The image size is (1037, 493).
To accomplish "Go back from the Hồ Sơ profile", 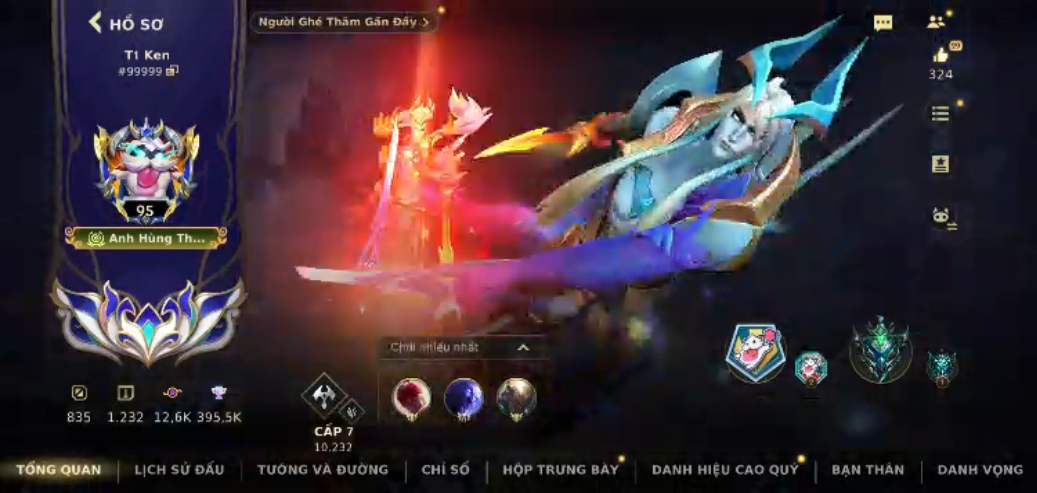I will click(96, 22).
